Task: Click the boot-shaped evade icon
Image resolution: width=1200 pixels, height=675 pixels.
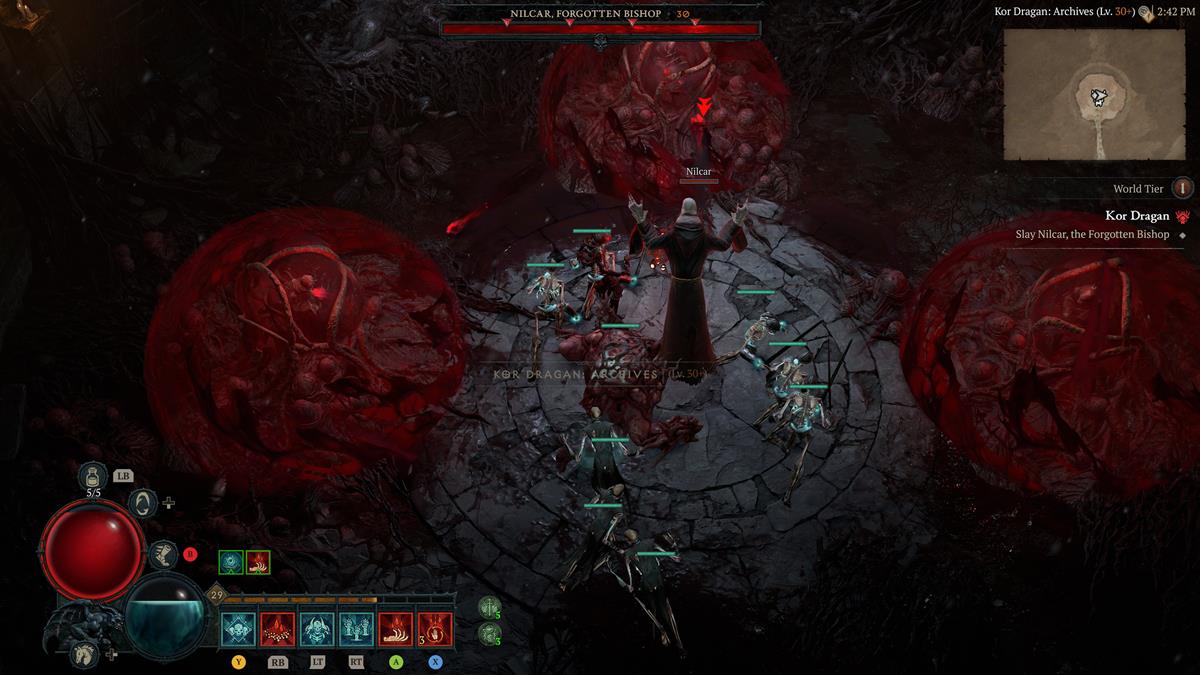Action: (x=162, y=555)
